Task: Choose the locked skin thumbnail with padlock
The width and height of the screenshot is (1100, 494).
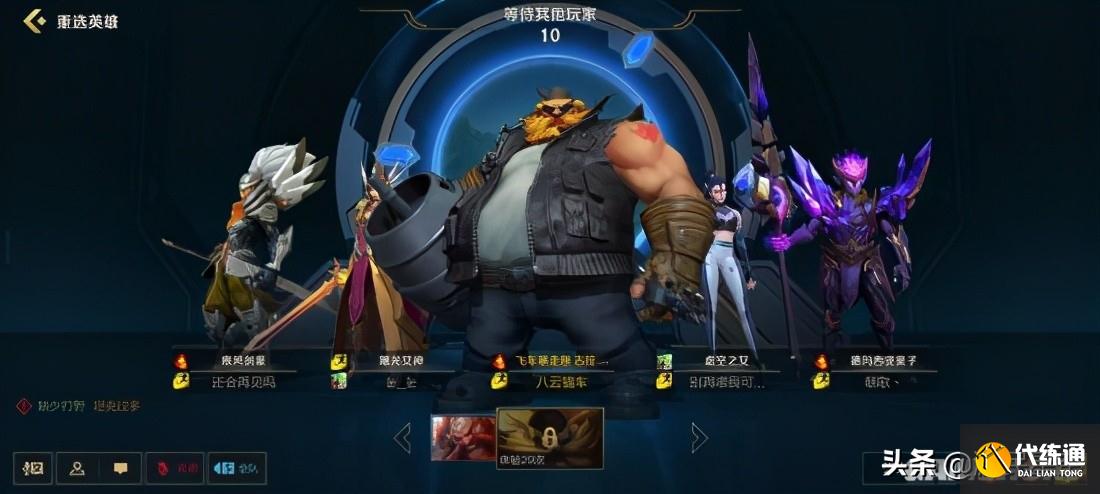Action: coord(549,437)
